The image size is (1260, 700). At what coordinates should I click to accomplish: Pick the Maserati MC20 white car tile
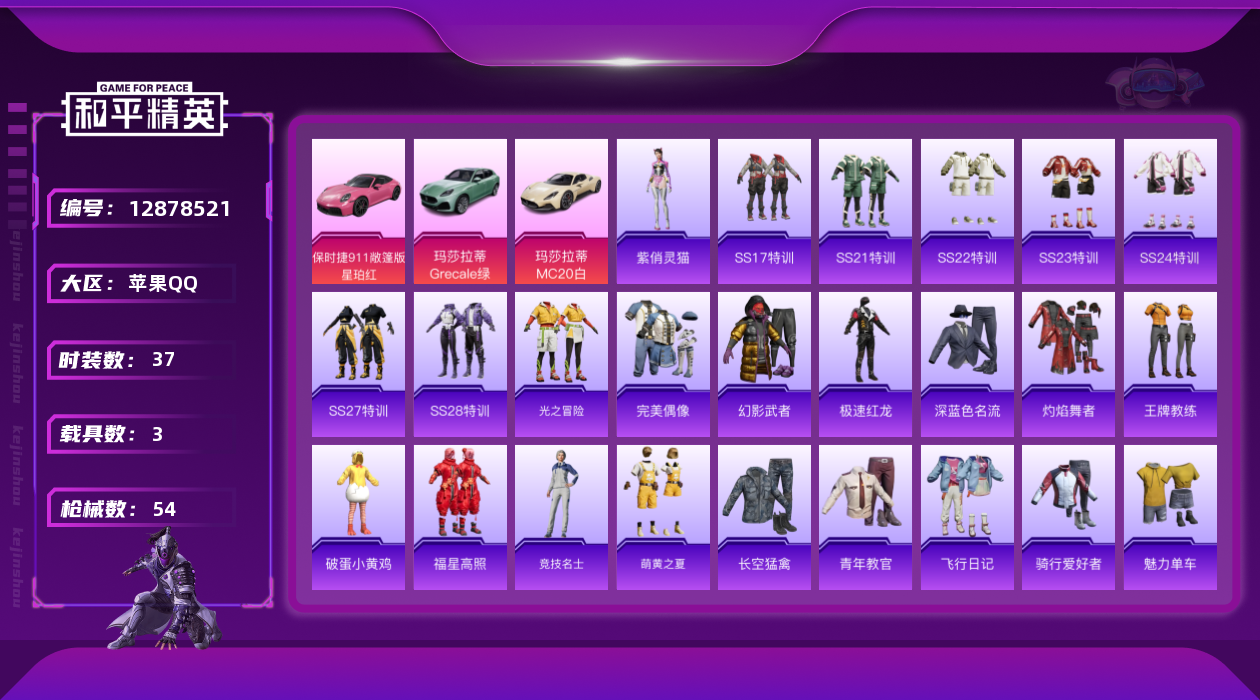click(561, 211)
